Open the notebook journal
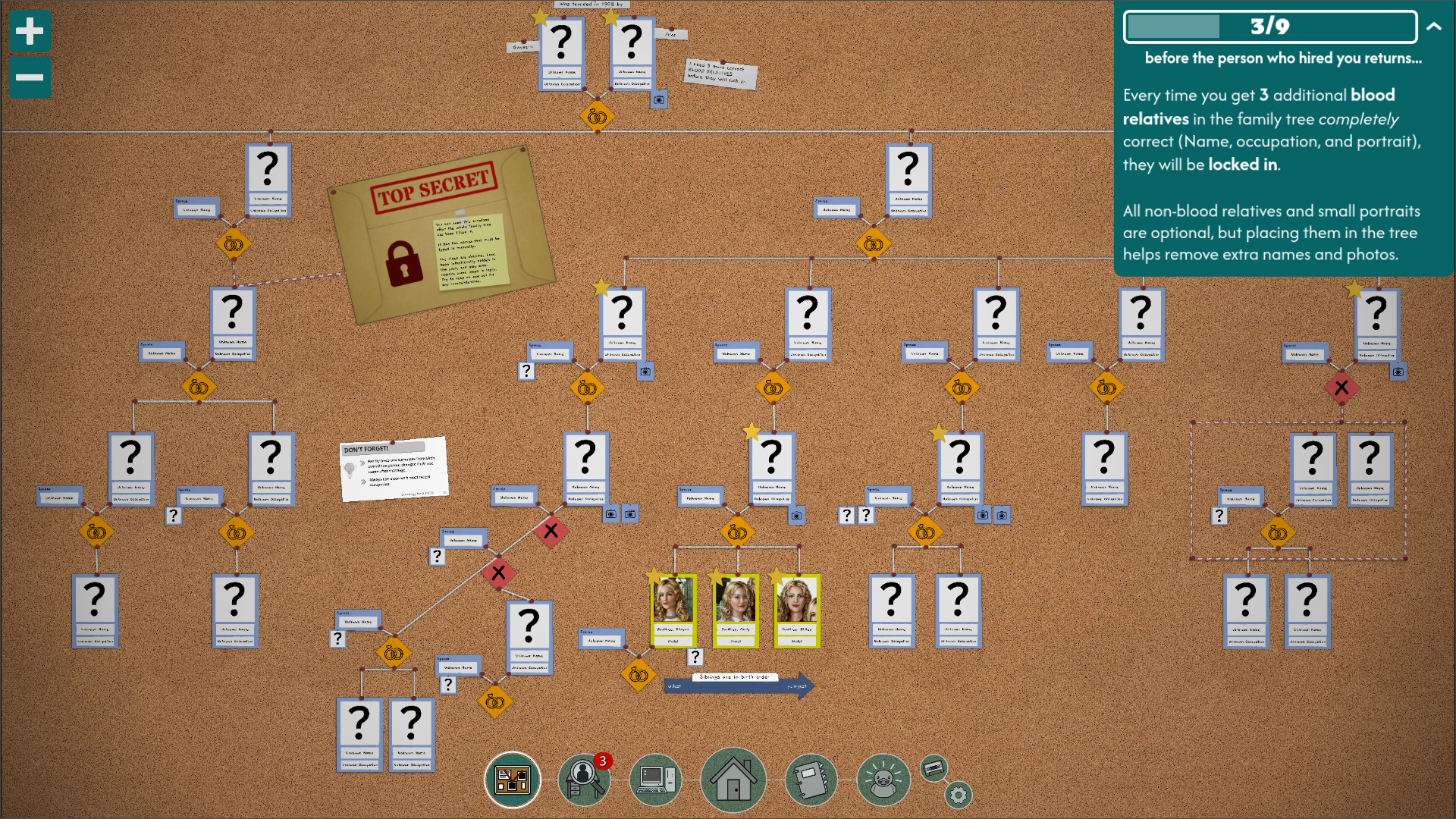This screenshot has width=1456, height=819. [x=811, y=779]
